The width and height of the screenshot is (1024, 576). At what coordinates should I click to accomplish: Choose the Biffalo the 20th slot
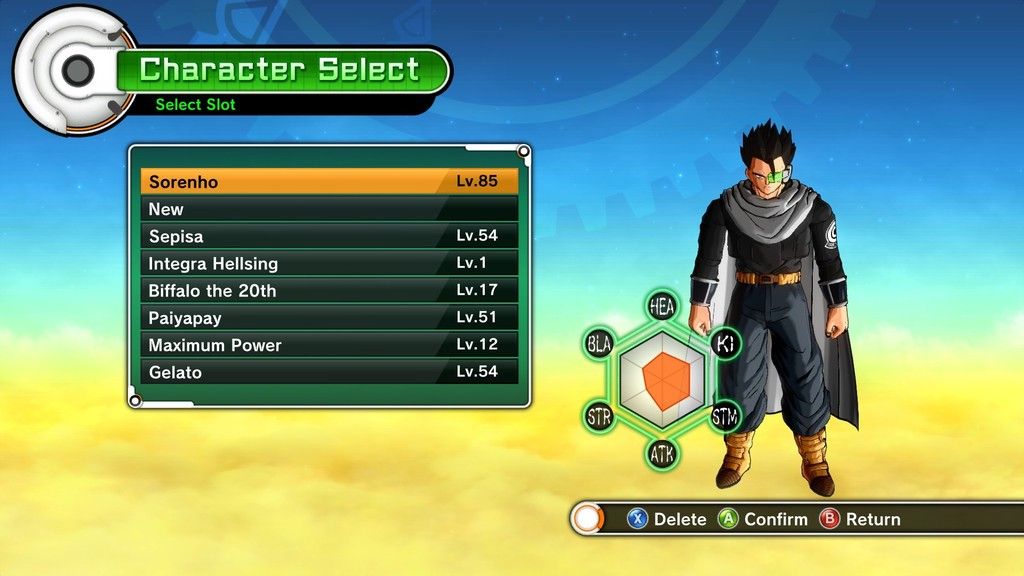[329, 290]
